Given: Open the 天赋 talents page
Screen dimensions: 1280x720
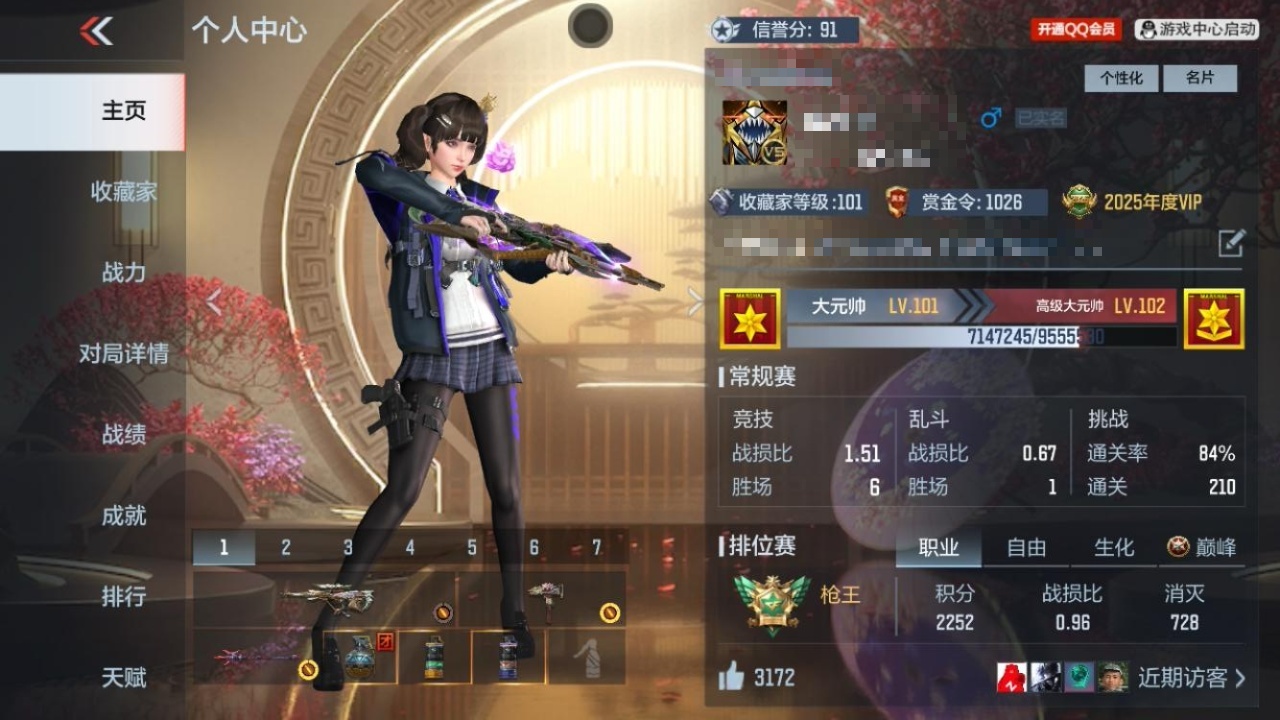Looking at the screenshot, I should 124,677.
